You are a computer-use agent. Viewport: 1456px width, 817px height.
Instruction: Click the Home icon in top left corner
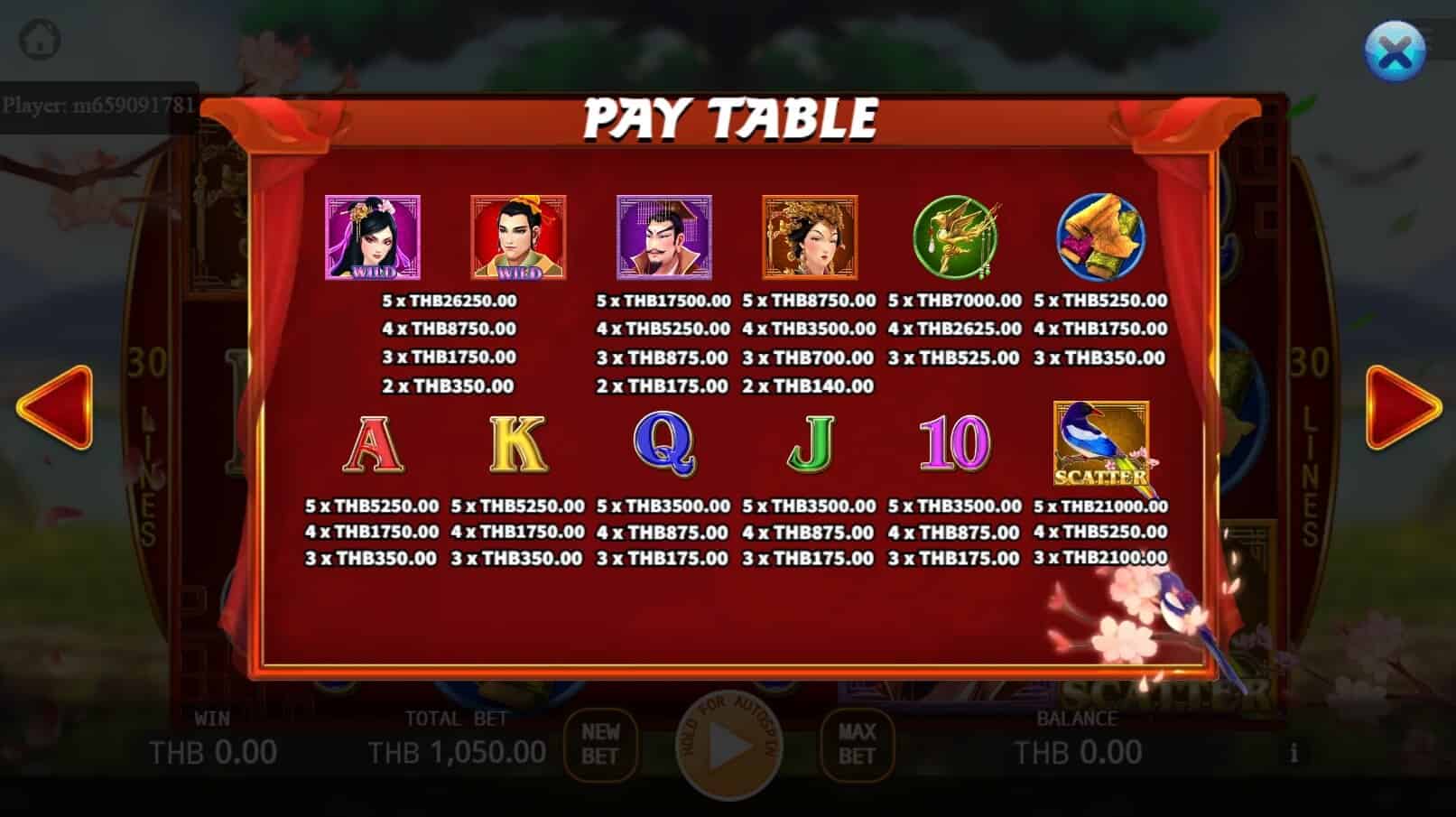pos(38,38)
